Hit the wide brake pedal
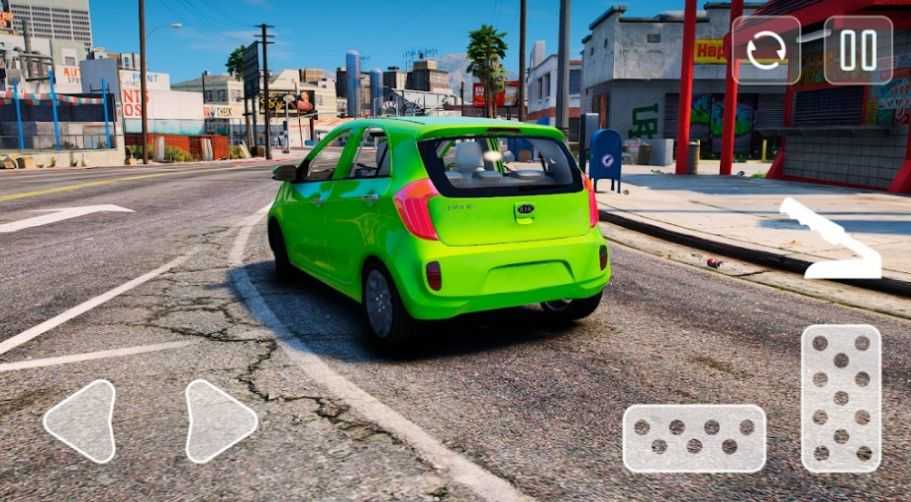The image size is (911, 502). coord(694,438)
